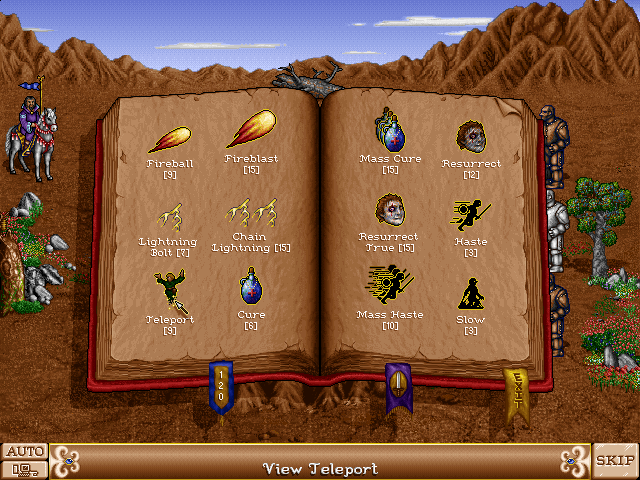Select the Chain Lightning spell
This screenshot has width=640, height=480.
pos(251,214)
